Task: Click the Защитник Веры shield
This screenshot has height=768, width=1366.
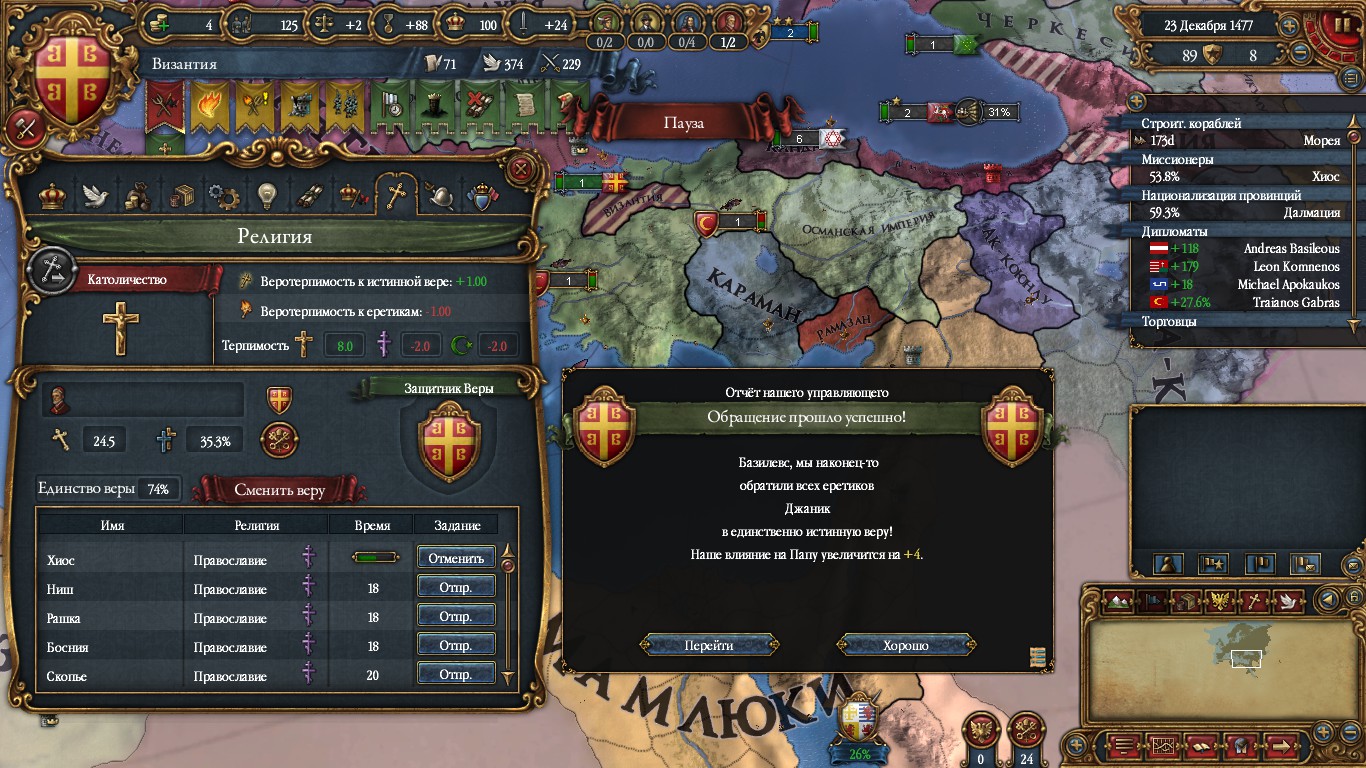Action: click(449, 439)
